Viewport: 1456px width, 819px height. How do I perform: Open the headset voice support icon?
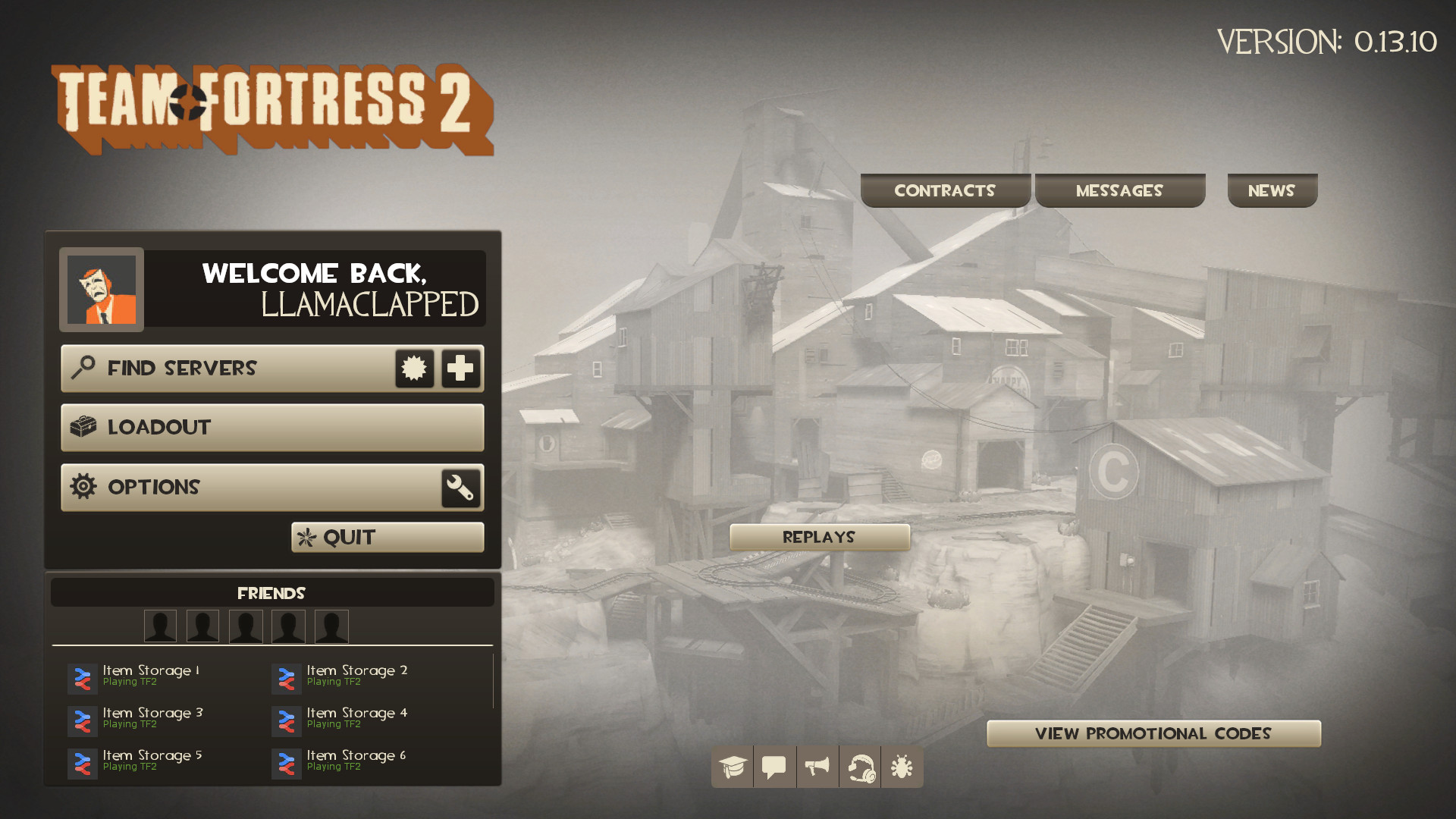coord(860,767)
